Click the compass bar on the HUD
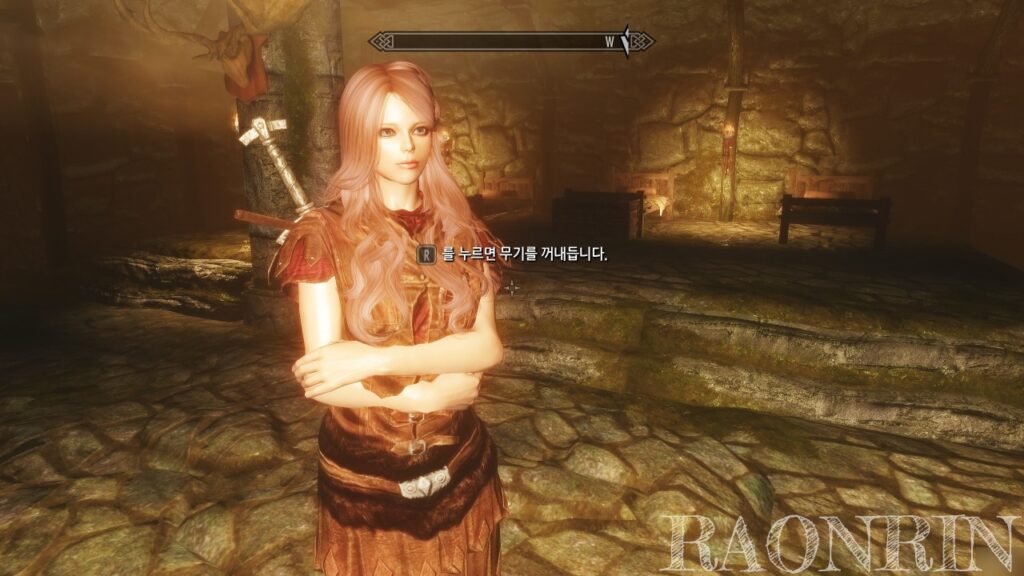Screen dimensions: 1024x576 [511, 41]
